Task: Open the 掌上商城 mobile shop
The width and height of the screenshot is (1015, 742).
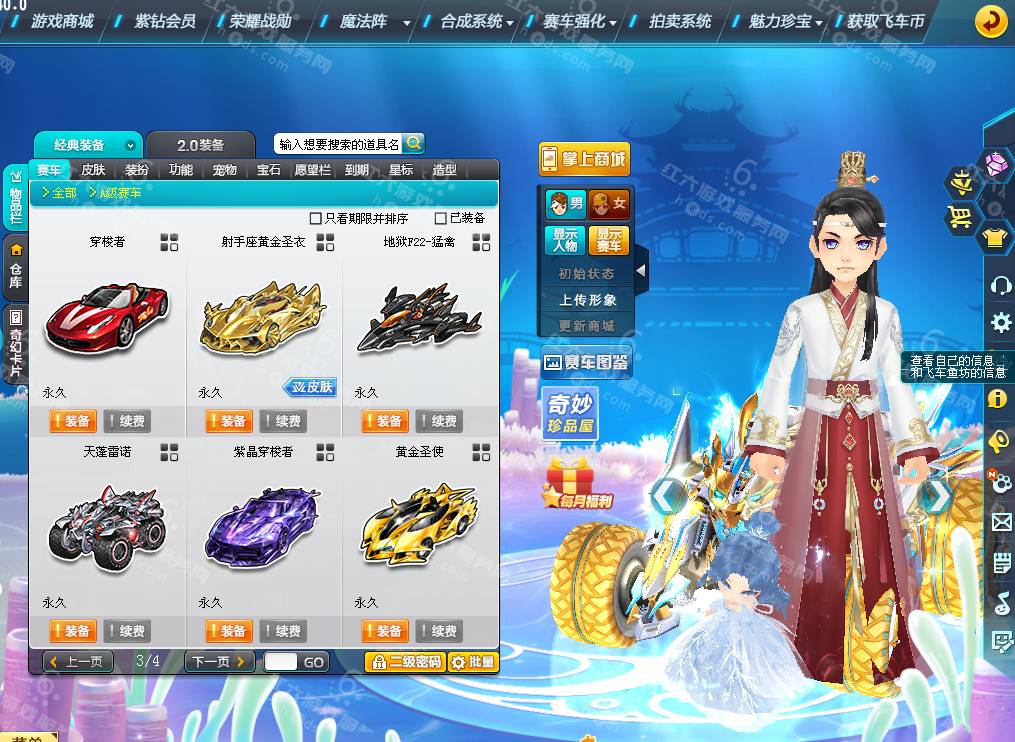Action: (584, 159)
